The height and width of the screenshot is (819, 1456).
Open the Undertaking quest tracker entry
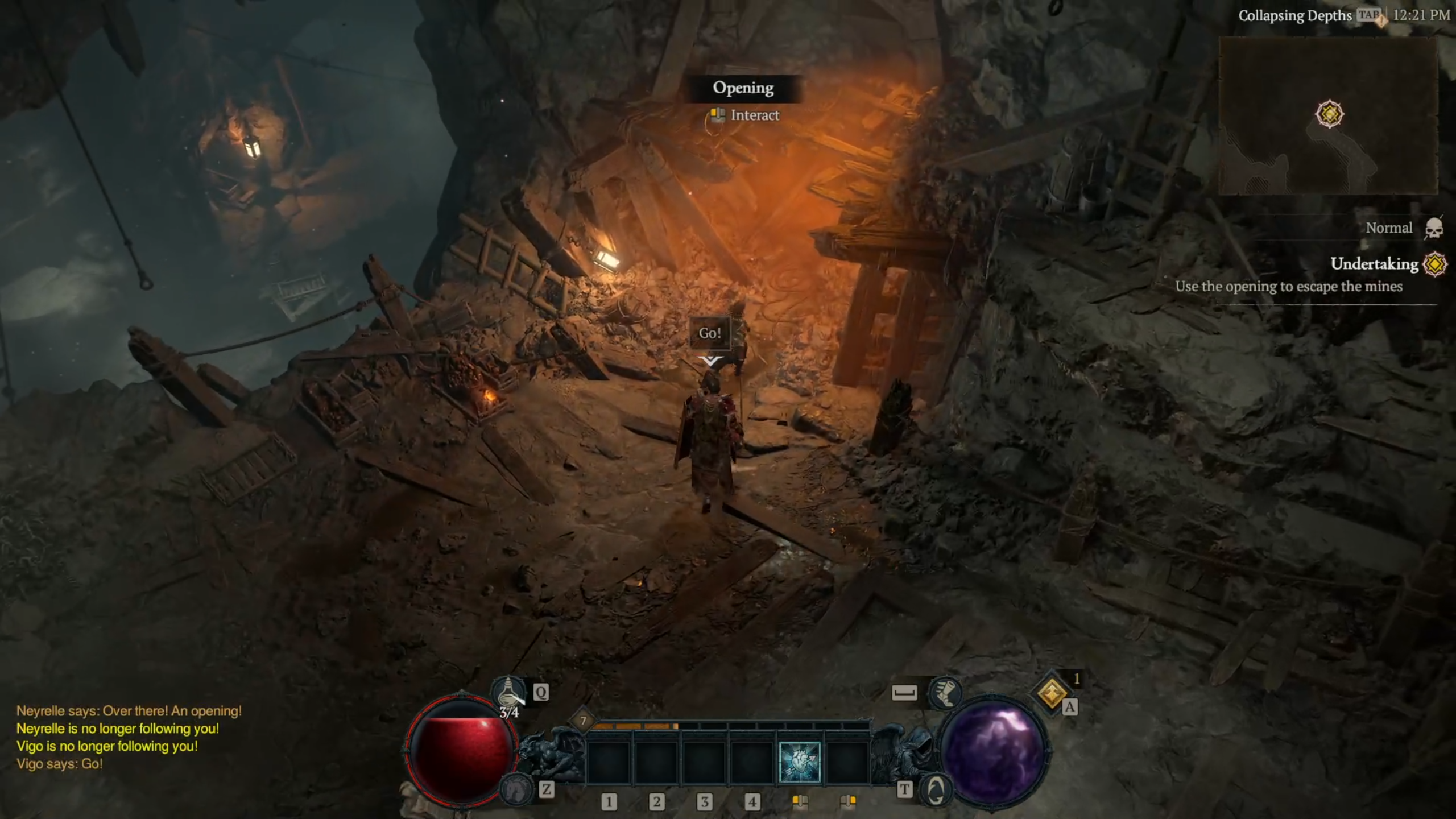click(x=1374, y=264)
